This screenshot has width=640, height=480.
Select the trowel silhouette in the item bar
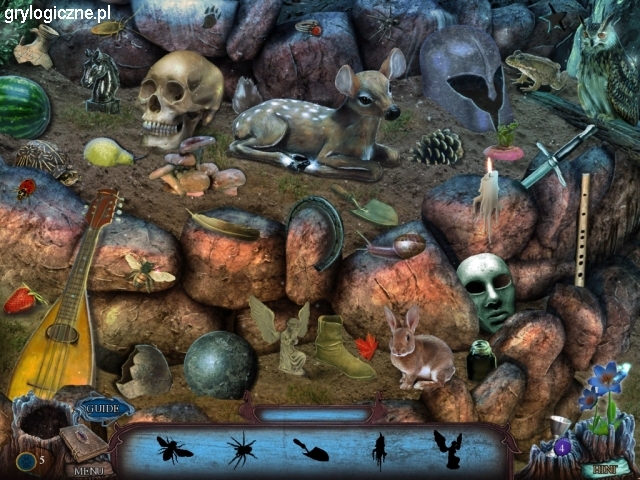(x=311, y=450)
